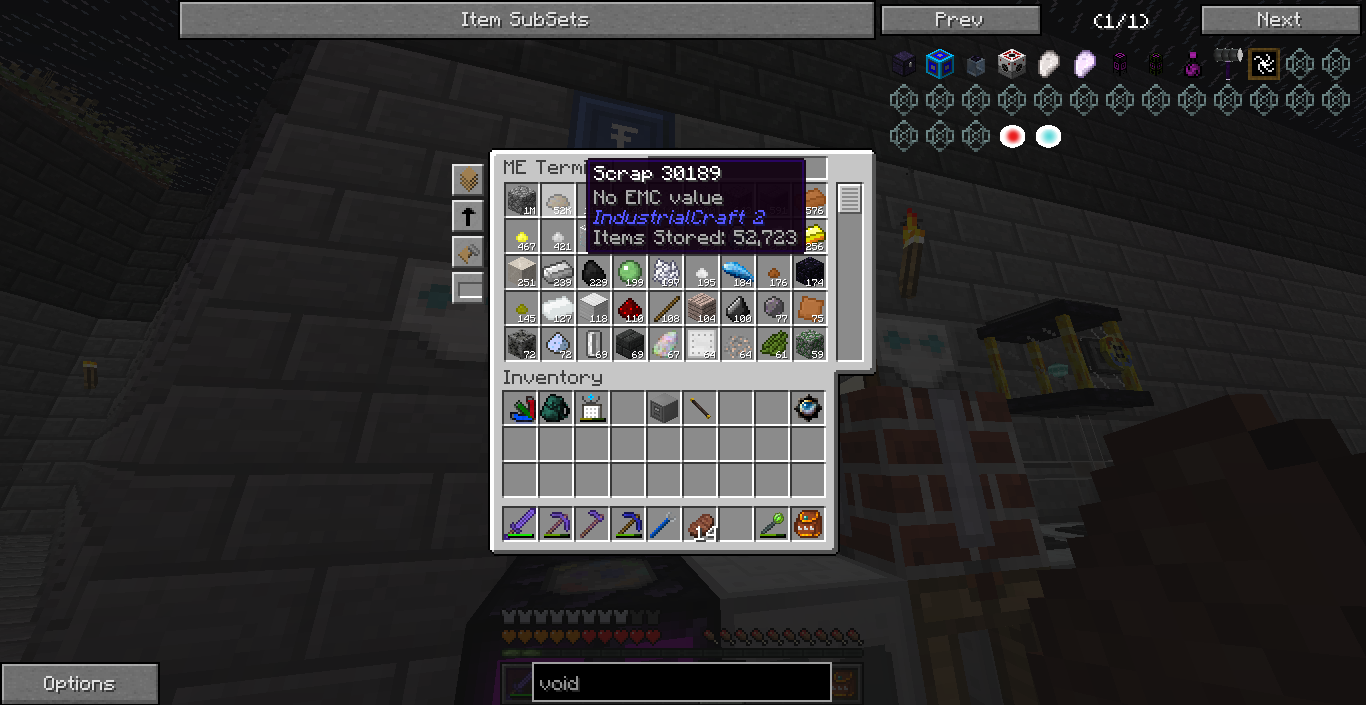Select the dark hammer in item list
The image size is (1366, 705).
(x=1228, y=65)
